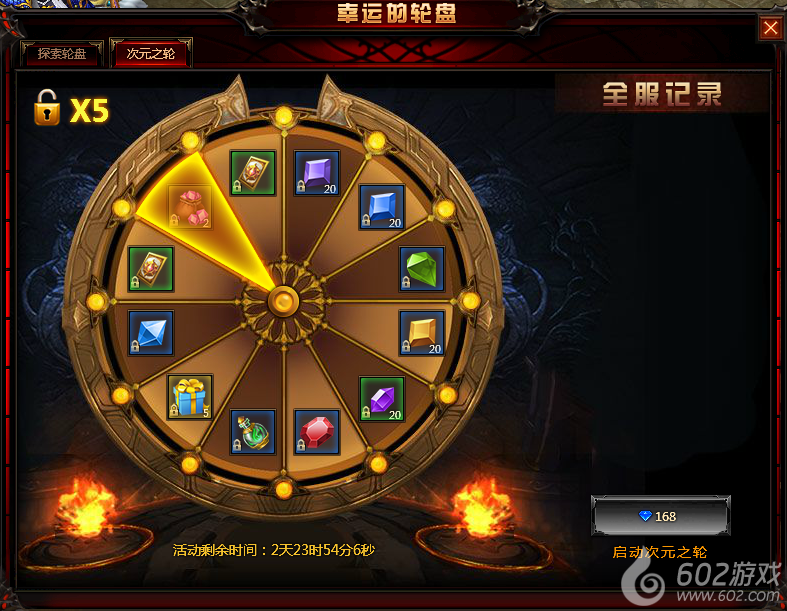Select the blue gift box prize
787x611 pixels.
click(190, 397)
